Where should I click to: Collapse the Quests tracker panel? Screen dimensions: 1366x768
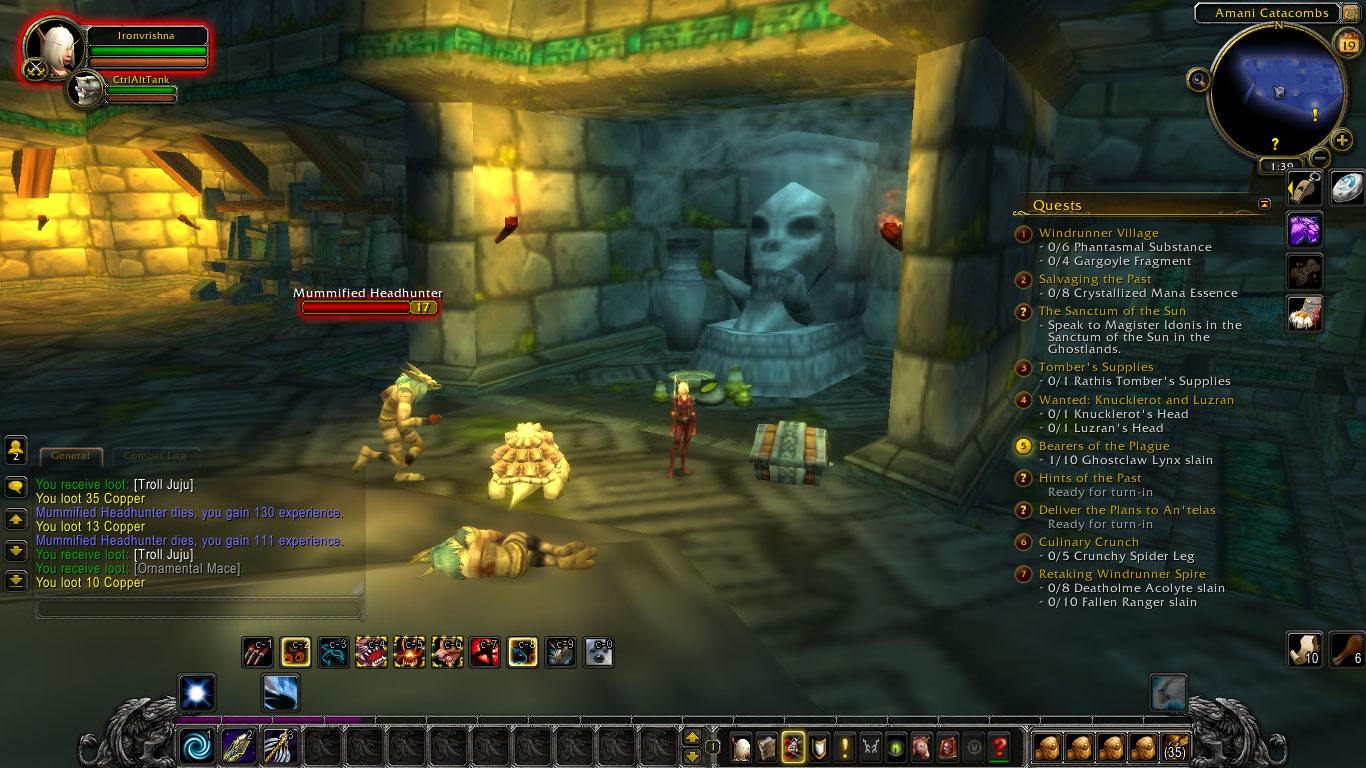(1264, 204)
